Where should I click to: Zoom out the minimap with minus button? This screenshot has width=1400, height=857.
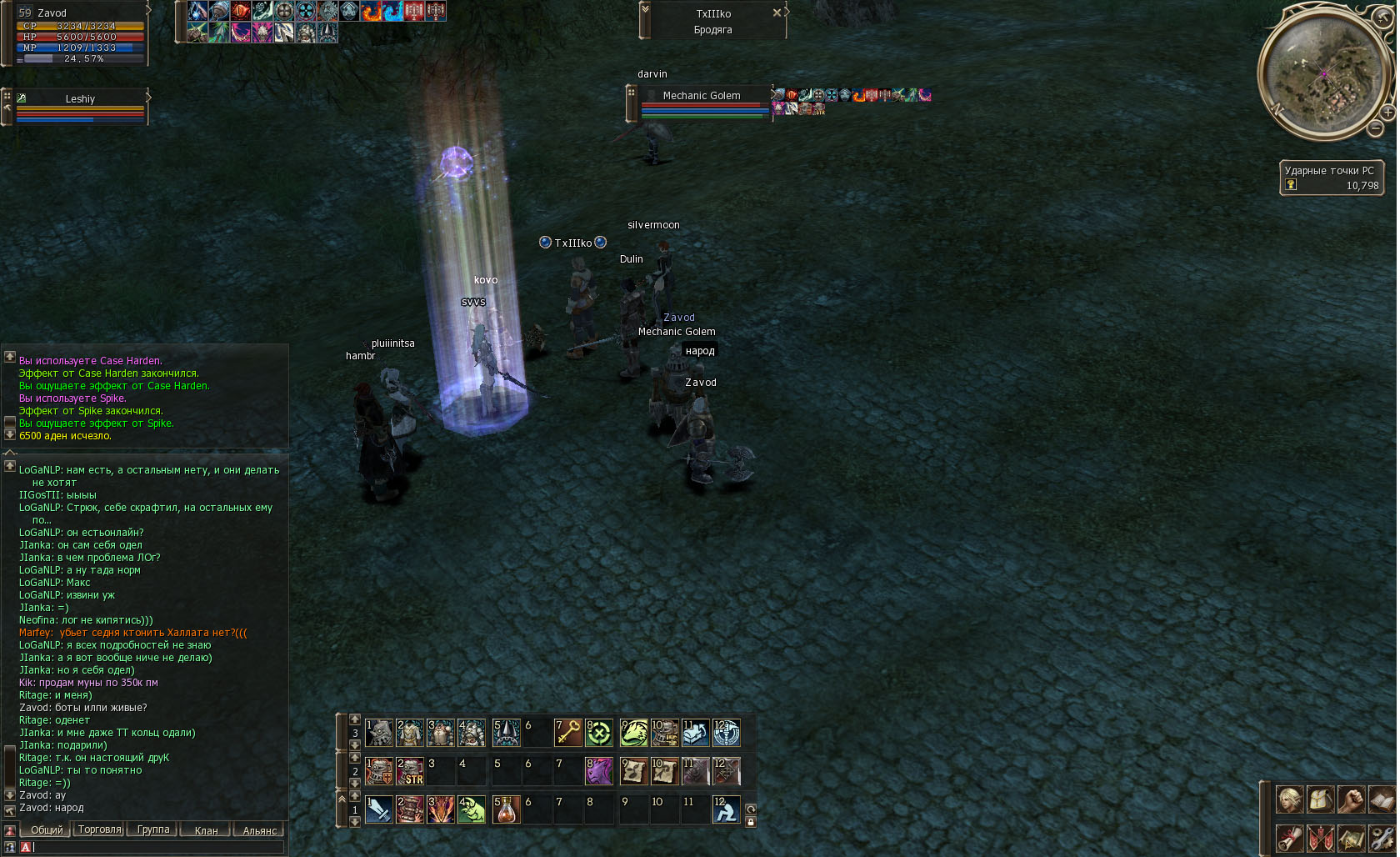pyautogui.click(x=1375, y=128)
